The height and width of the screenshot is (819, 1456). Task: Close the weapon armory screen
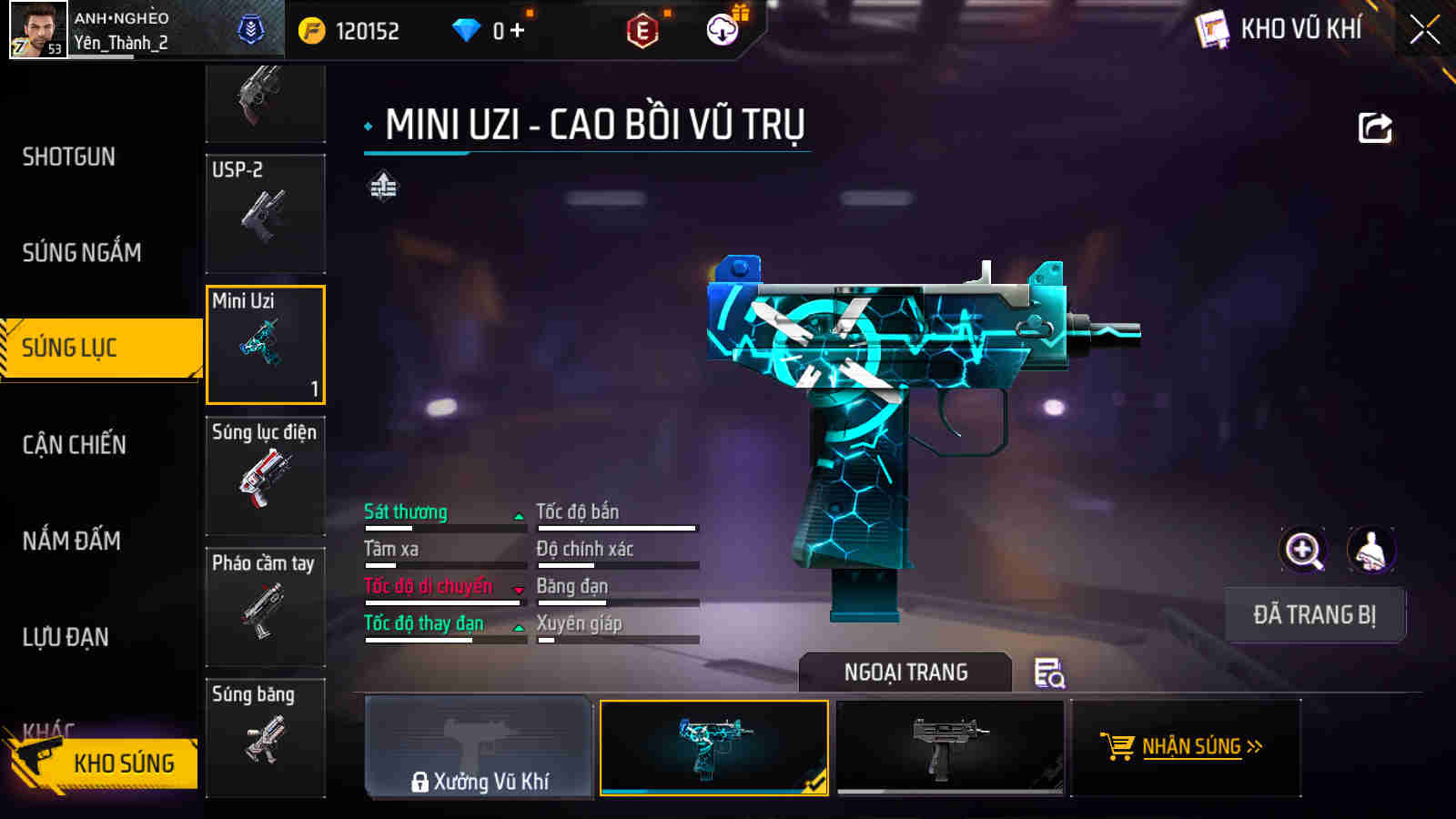[1424, 30]
